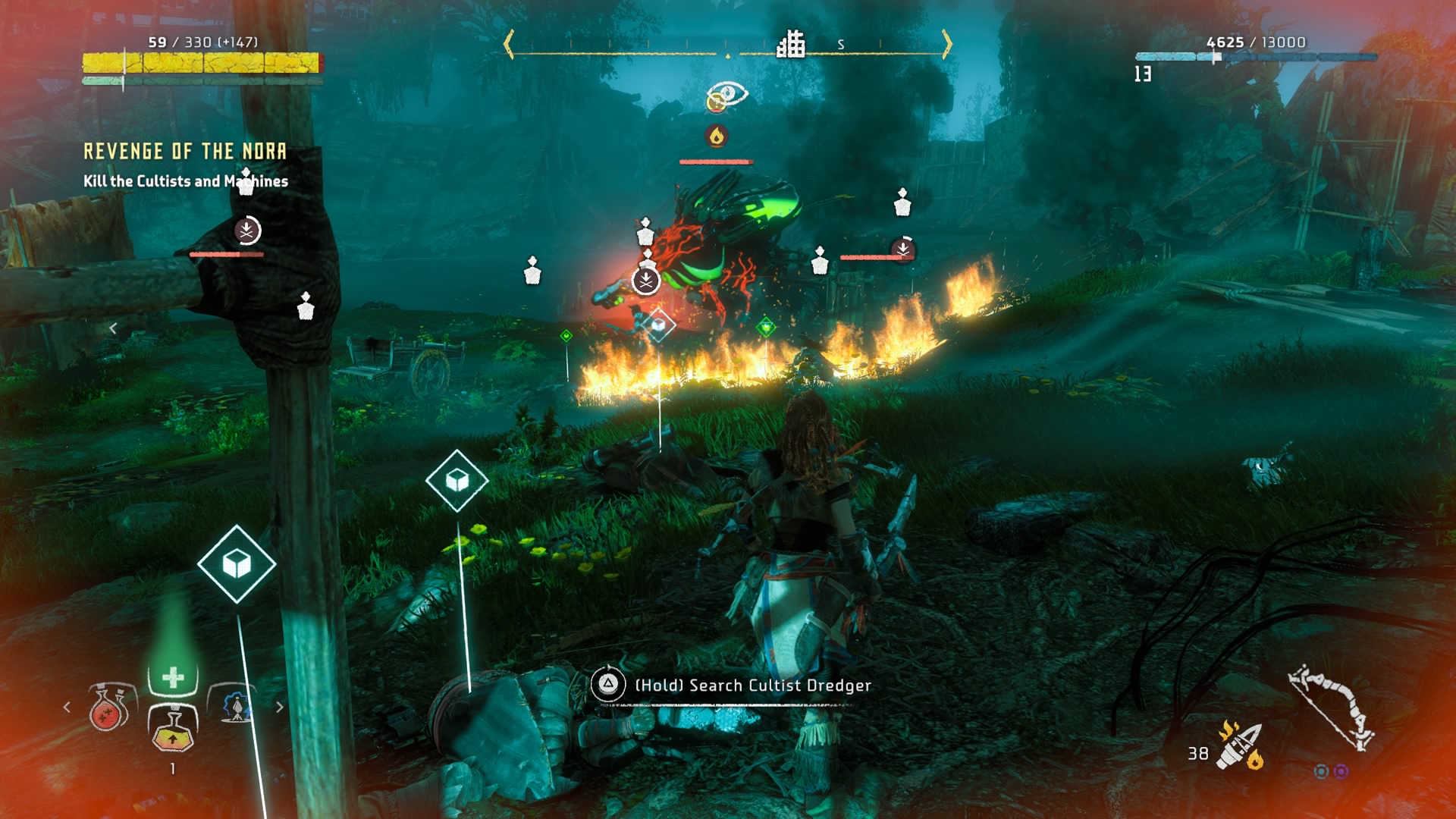Open the Revenge of the Nora quest tracker
The height and width of the screenshot is (819, 1456).
185,152
